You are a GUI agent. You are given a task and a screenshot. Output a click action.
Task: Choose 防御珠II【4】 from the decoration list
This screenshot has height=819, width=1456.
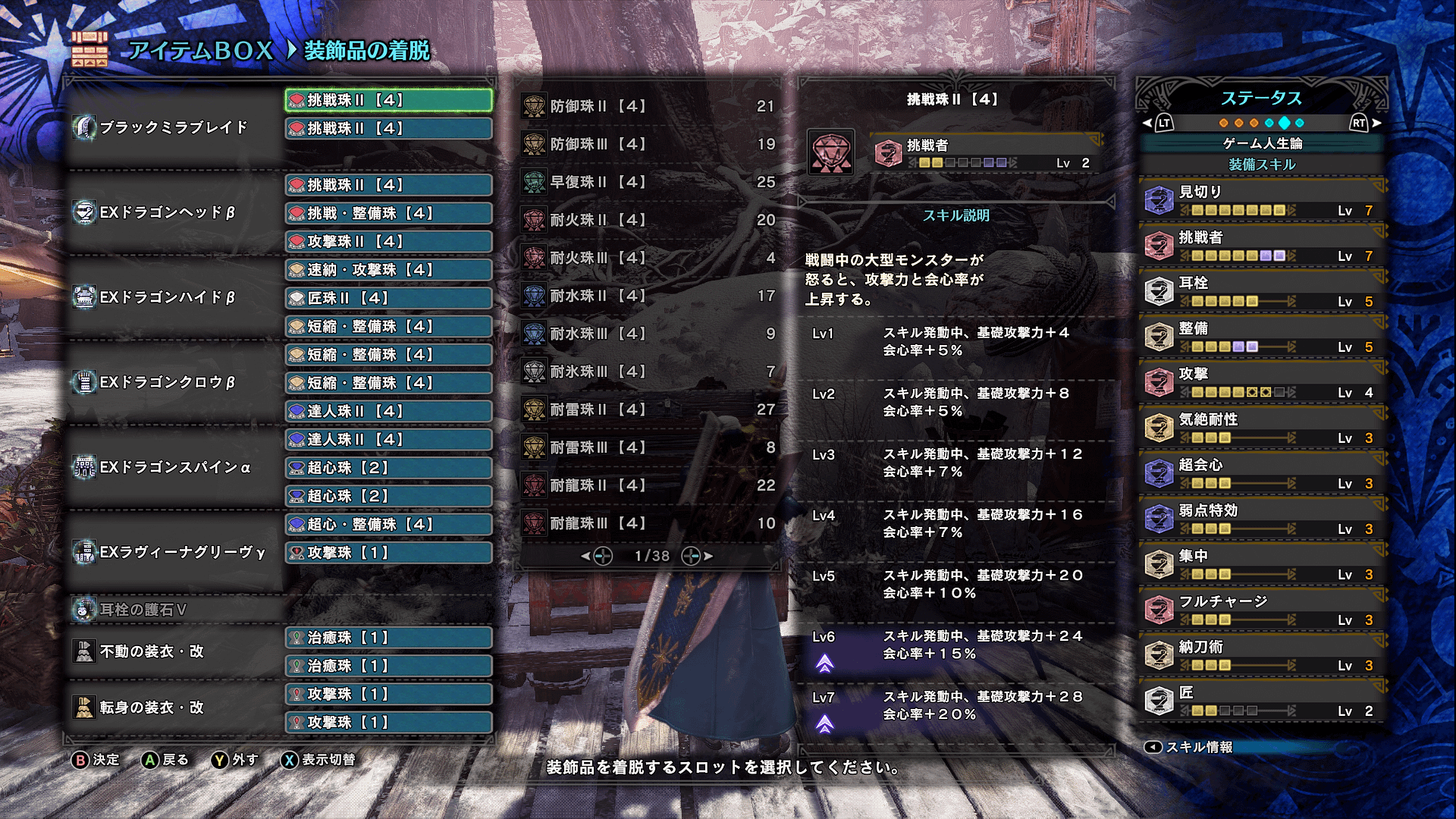tap(649, 106)
